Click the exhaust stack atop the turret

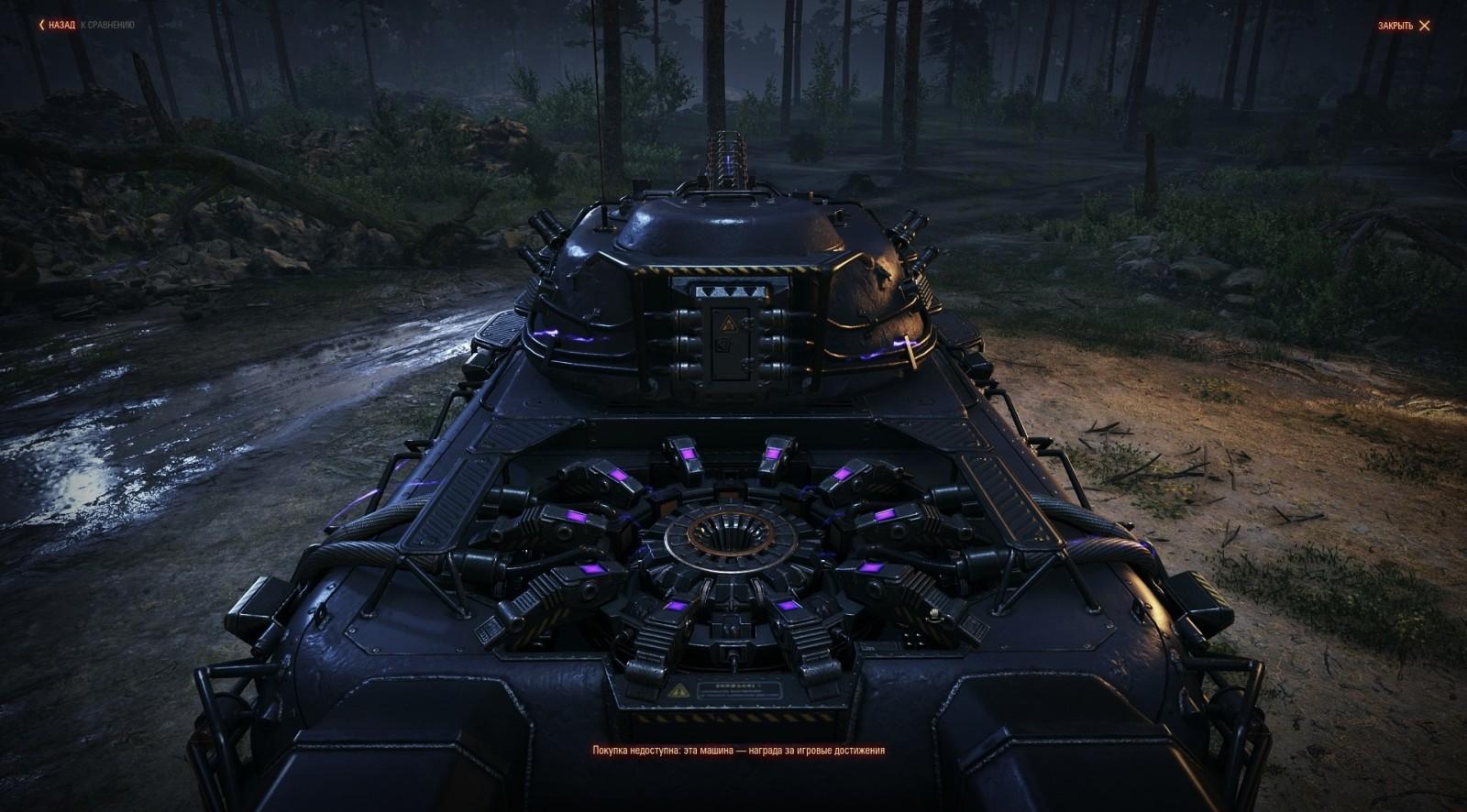[727, 156]
